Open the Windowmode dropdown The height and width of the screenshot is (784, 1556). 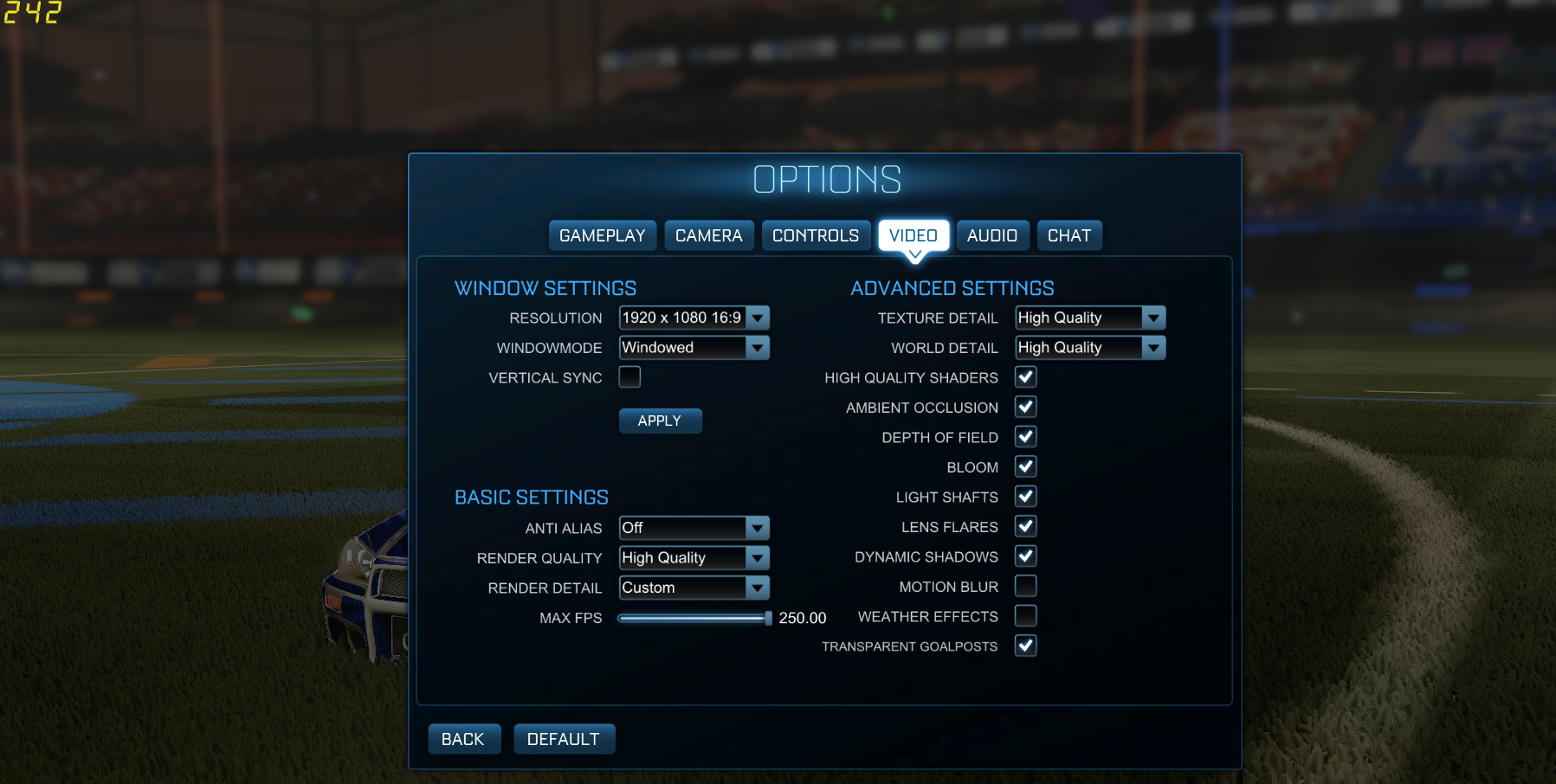pyautogui.click(x=758, y=347)
